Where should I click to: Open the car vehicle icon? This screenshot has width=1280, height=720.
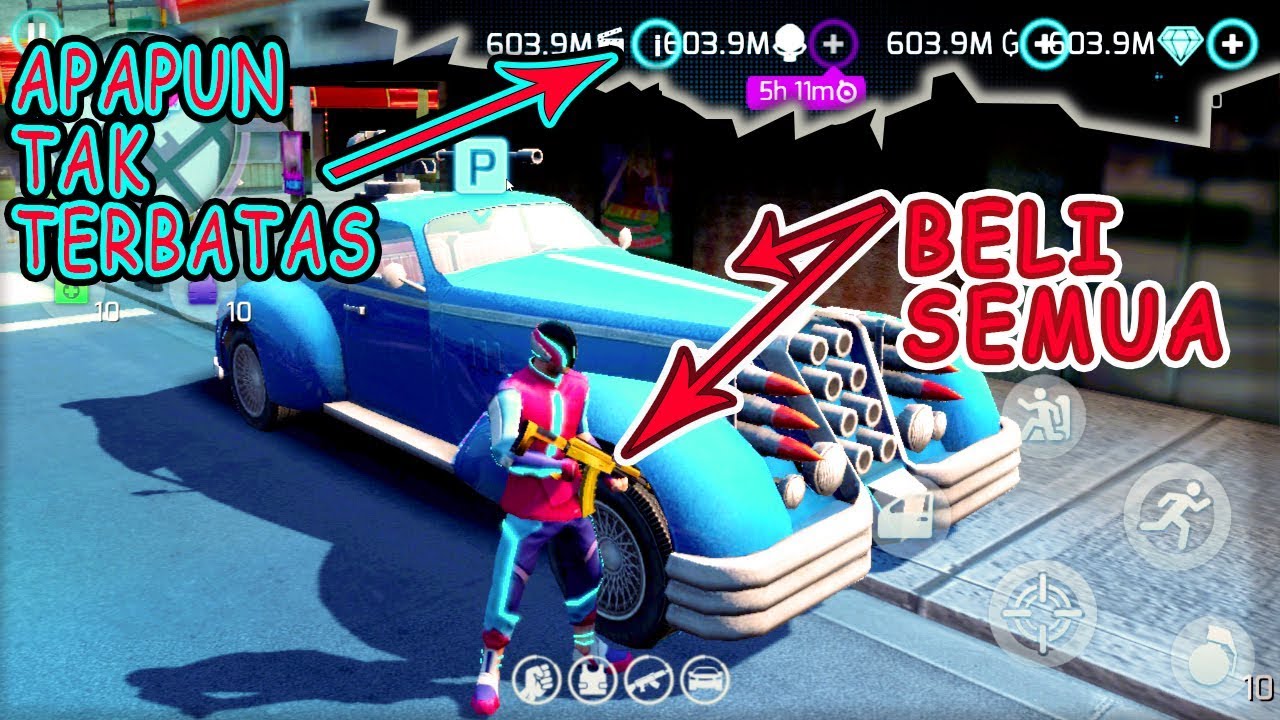(x=705, y=682)
